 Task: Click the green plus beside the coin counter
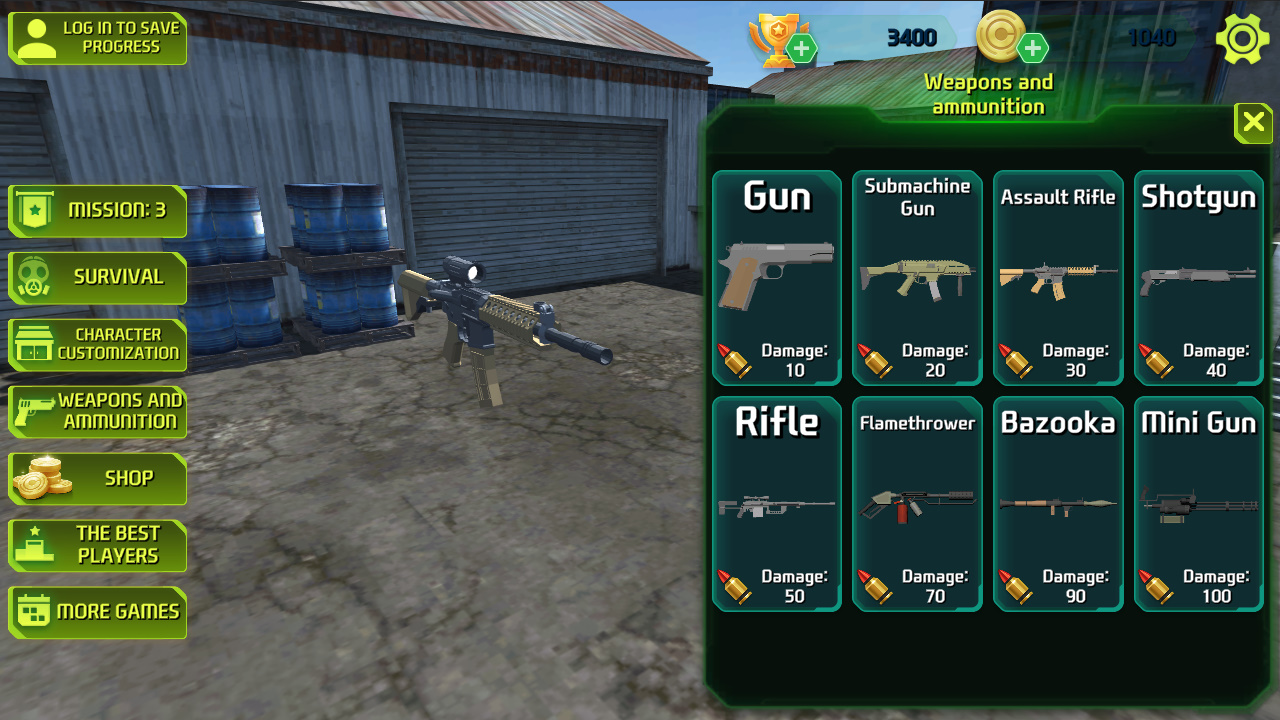pyautogui.click(x=1034, y=46)
